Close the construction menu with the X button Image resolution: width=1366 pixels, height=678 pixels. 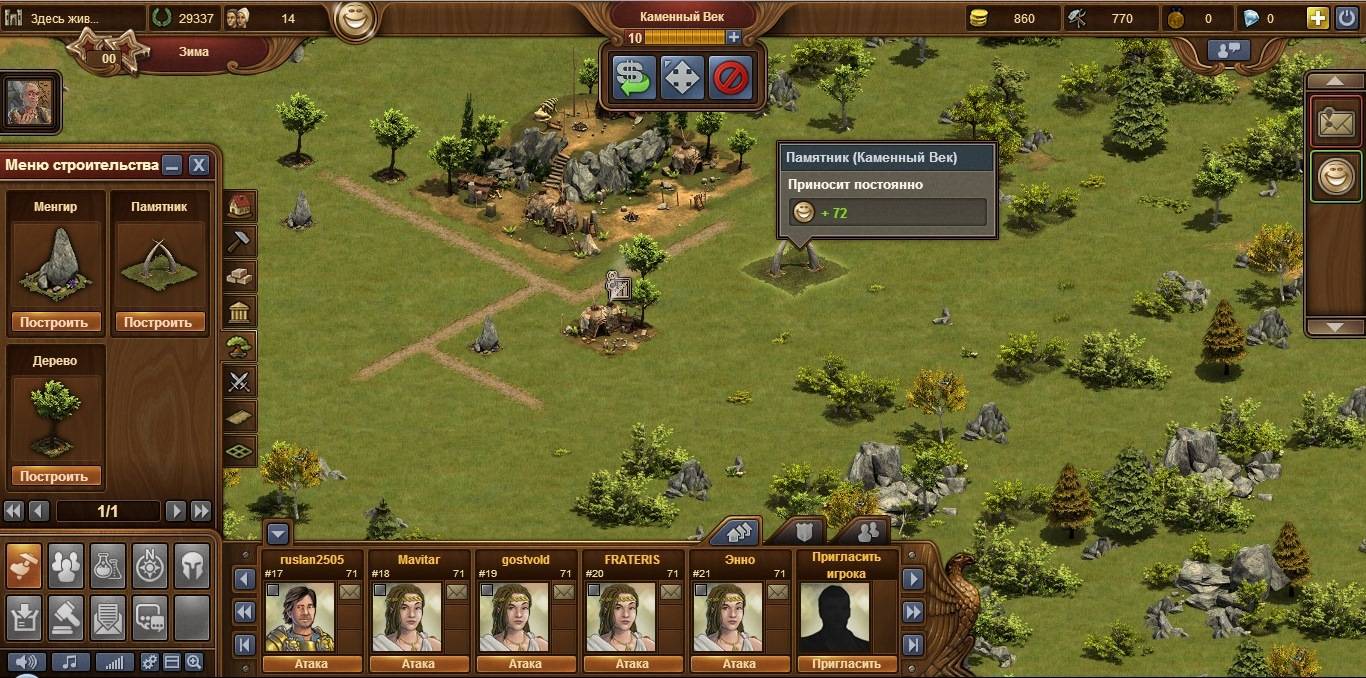tap(199, 165)
